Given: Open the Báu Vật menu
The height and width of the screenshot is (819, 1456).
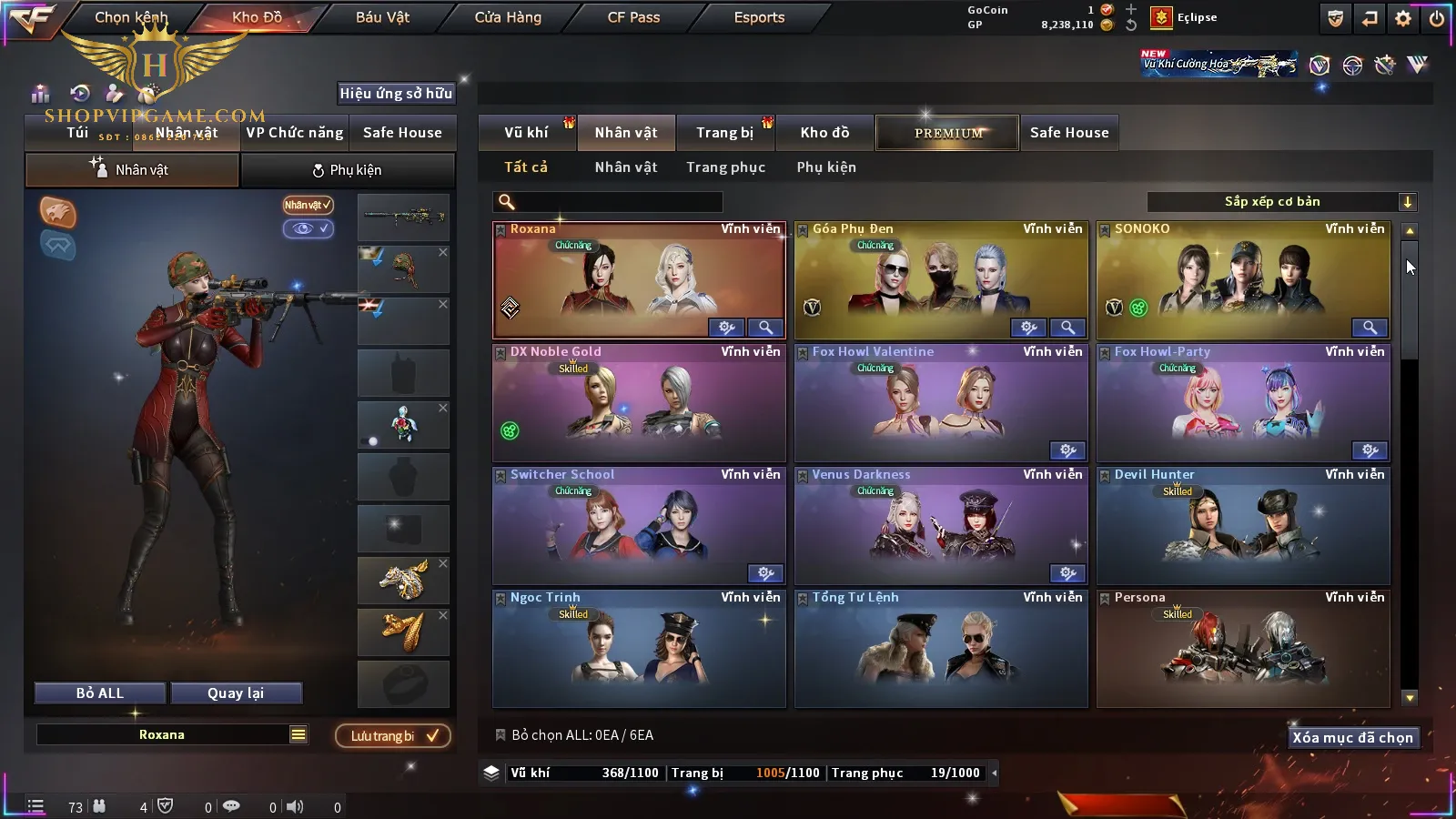Looking at the screenshot, I should (x=382, y=17).
